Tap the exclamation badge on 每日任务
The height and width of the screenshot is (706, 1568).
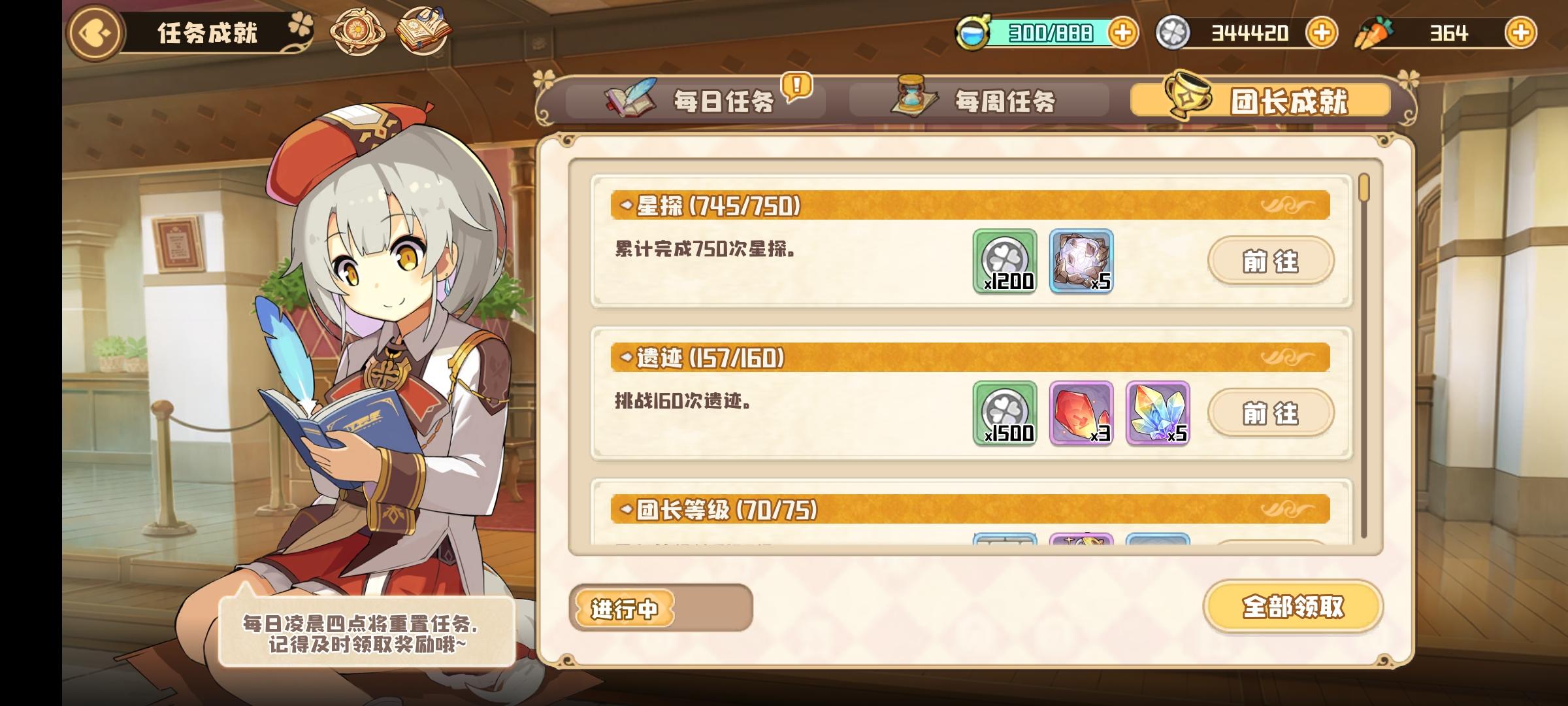(796, 85)
